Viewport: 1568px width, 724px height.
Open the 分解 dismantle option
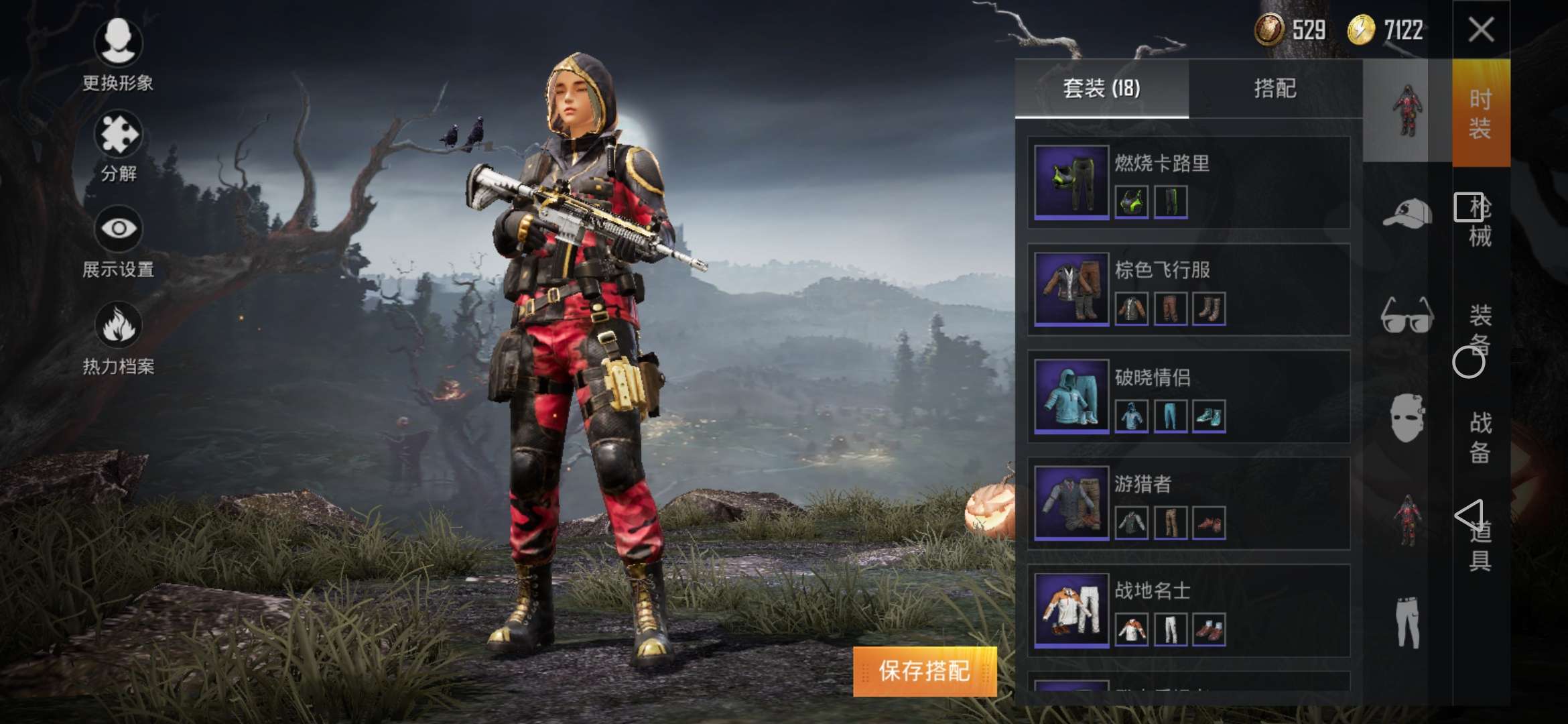[x=118, y=146]
